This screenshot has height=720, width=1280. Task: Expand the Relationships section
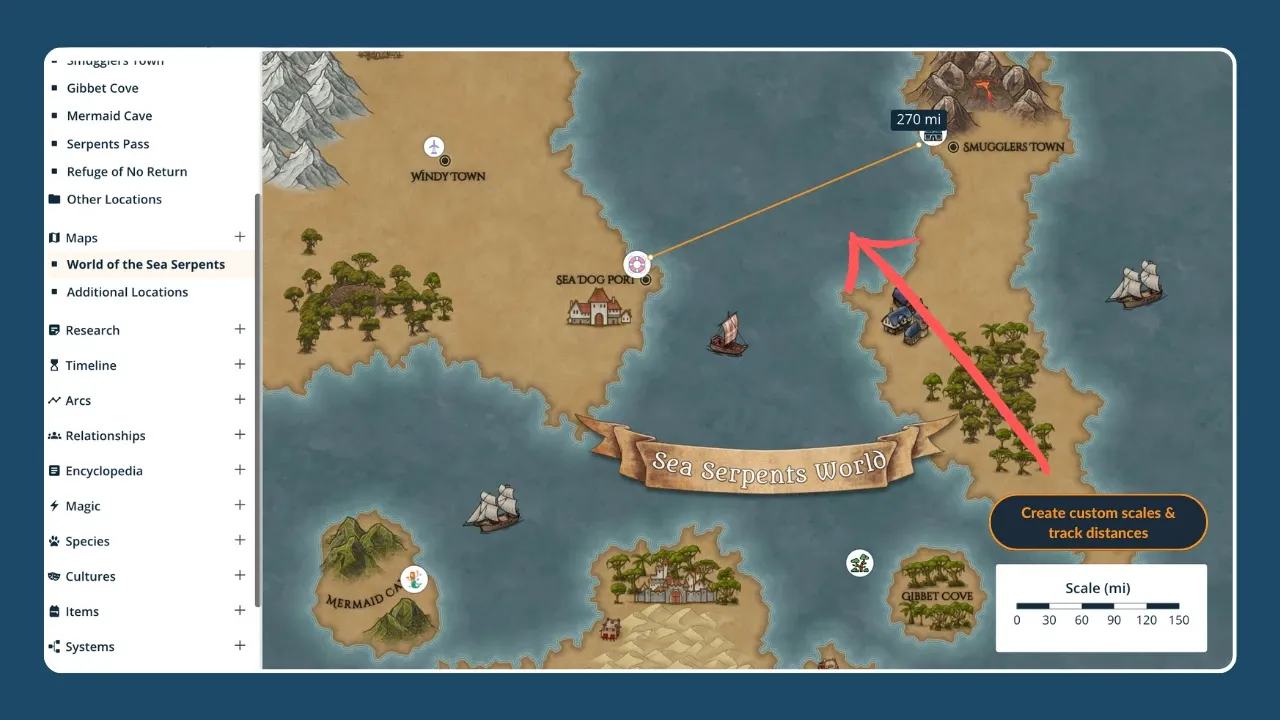[240, 435]
